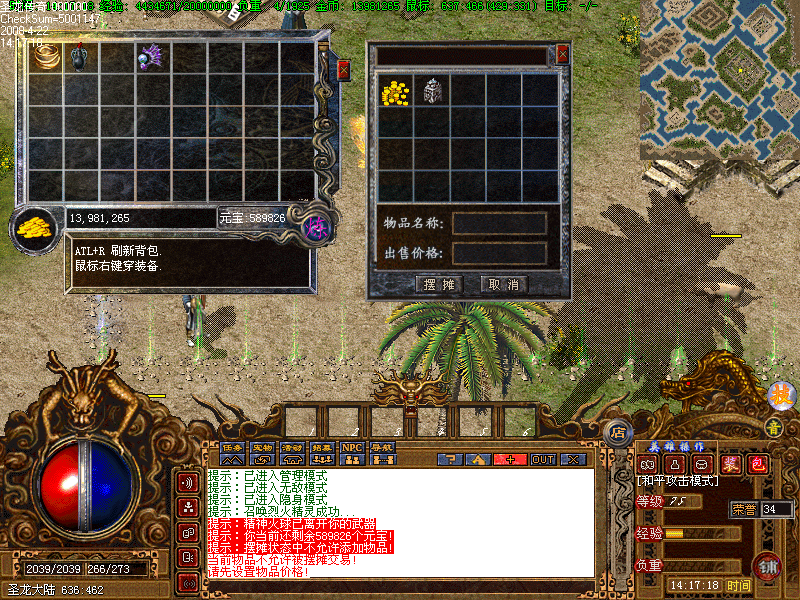Open the 店 shop round button
This screenshot has height=600, width=800.
tap(618, 434)
